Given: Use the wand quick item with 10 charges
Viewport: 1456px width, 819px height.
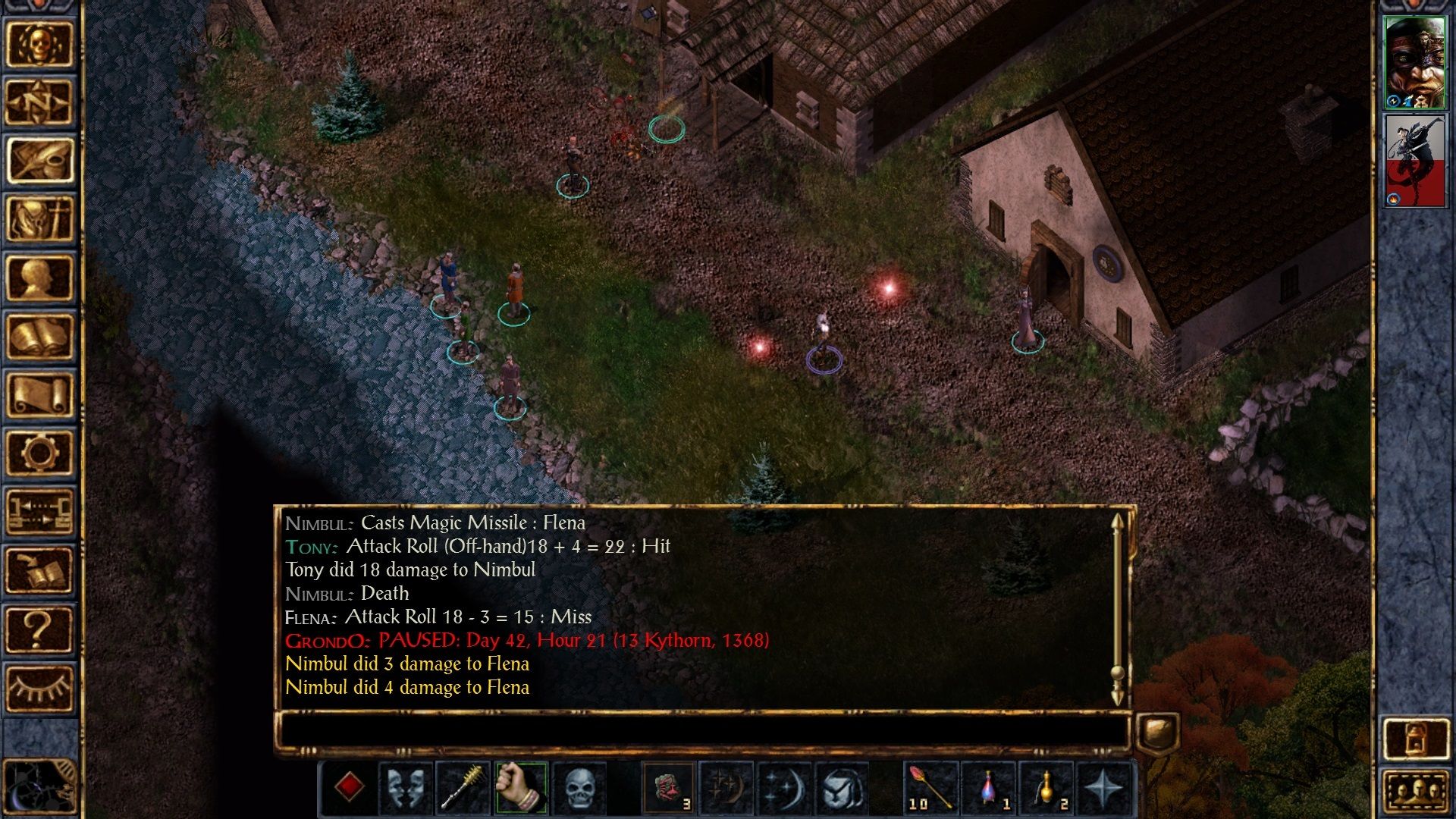Looking at the screenshot, I should click(x=930, y=787).
